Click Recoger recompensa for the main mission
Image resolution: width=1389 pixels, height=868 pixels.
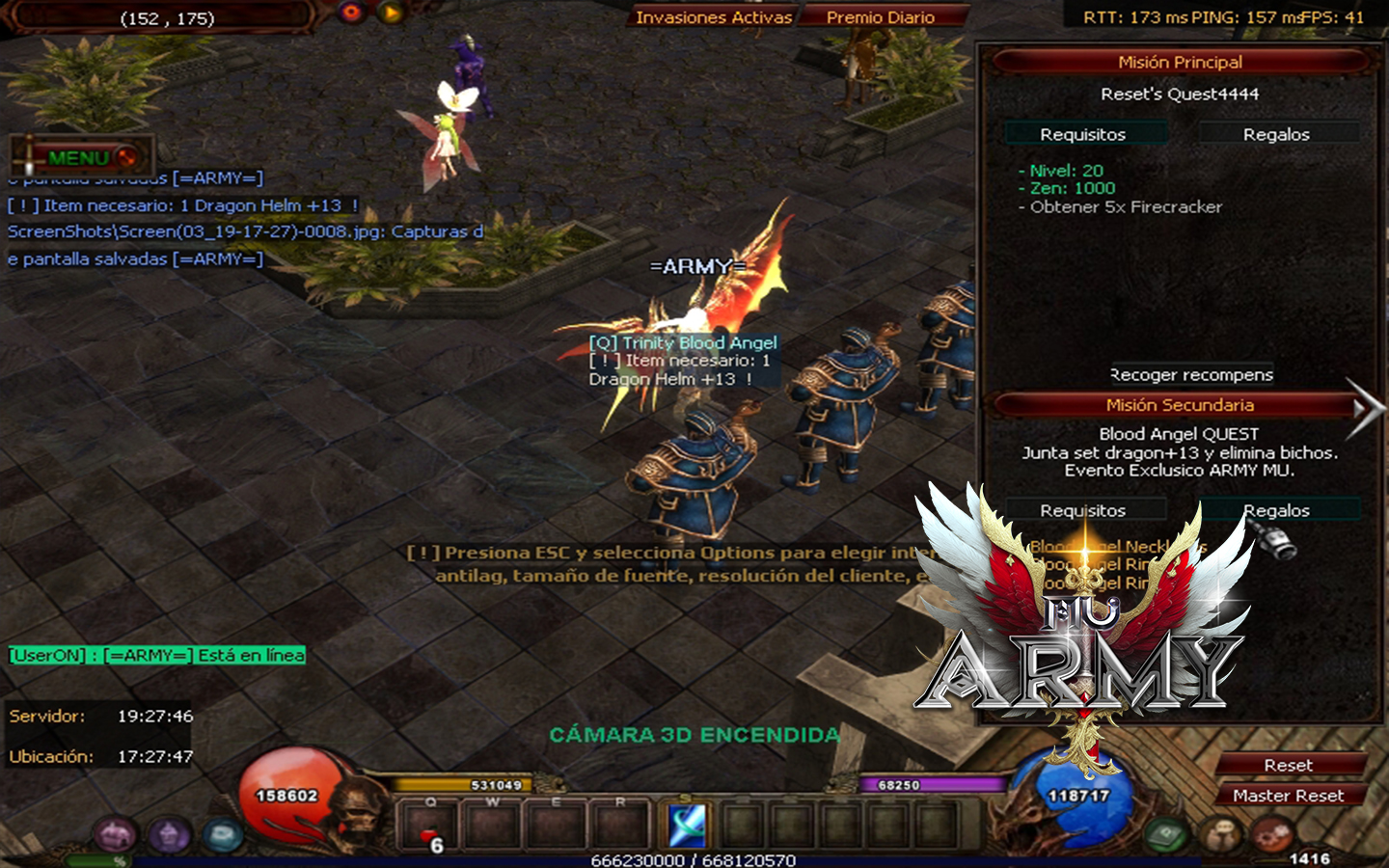1191,374
